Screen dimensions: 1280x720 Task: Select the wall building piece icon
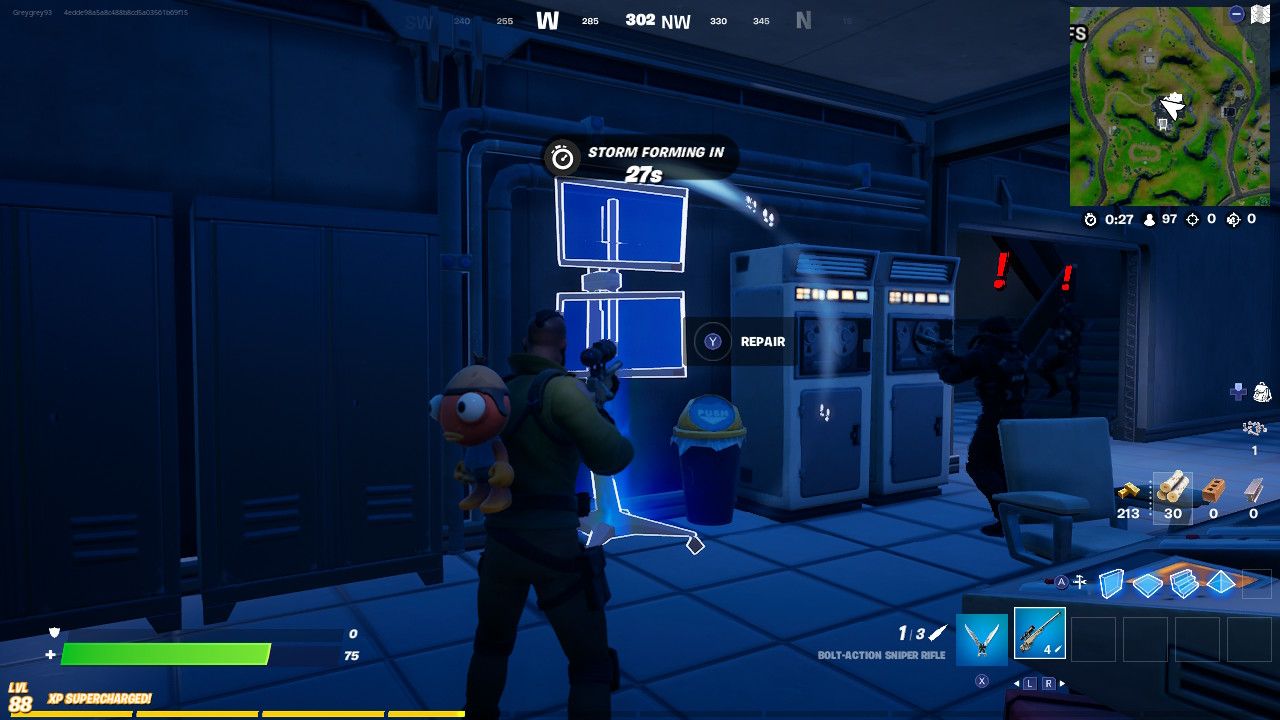pos(1111,583)
